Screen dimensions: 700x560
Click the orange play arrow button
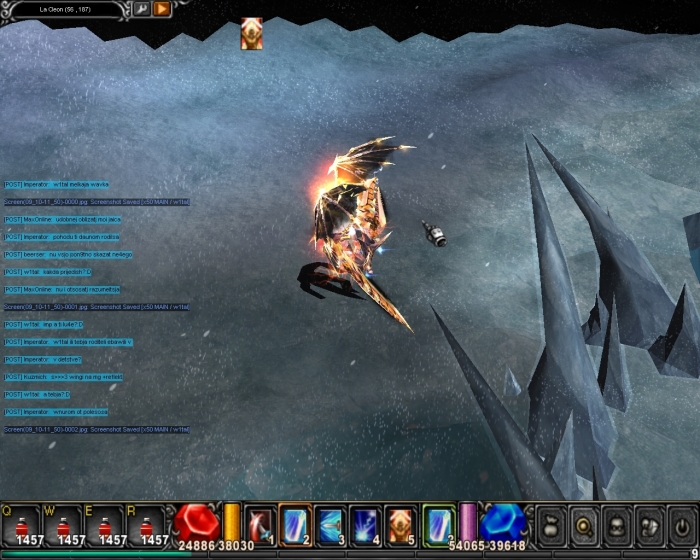tap(162, 9)
